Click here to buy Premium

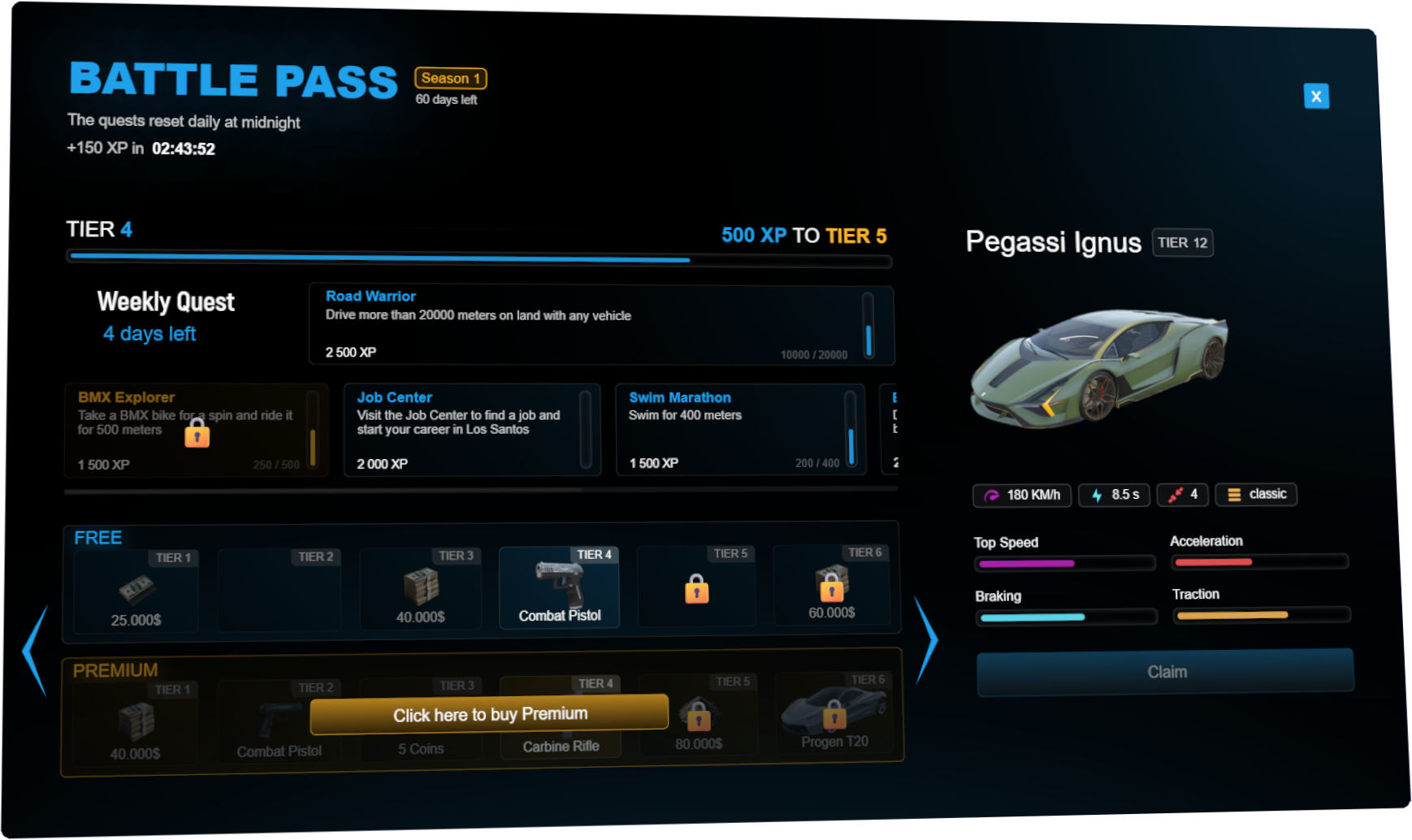tap(489, 714)
